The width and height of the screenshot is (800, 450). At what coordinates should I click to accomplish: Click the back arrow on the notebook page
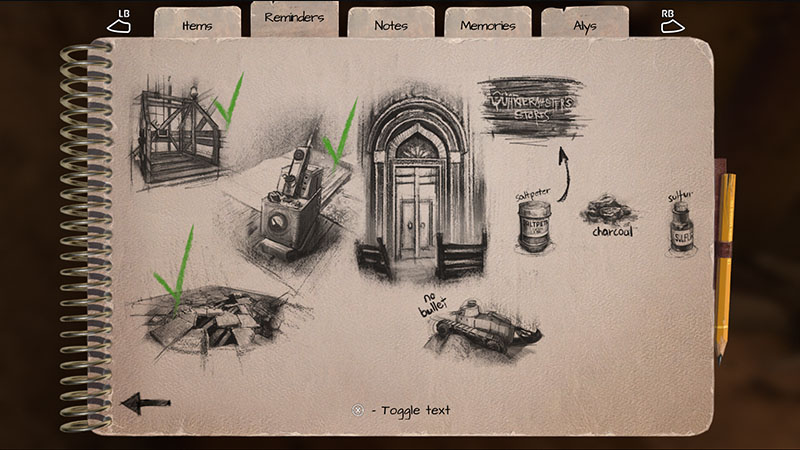pos(145,402)
